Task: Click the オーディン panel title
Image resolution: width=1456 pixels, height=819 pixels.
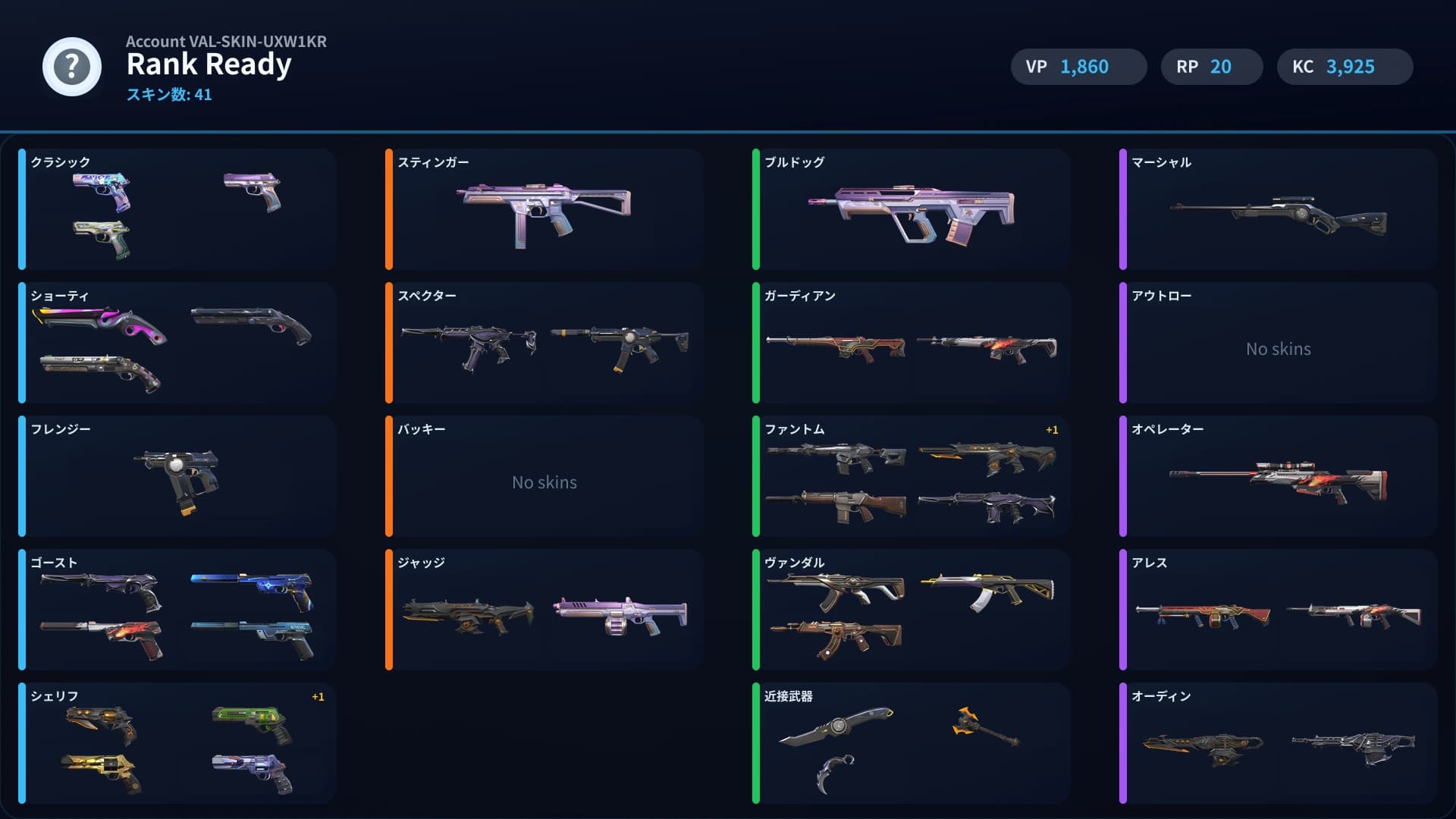Action: click(x=1160, y=695)
